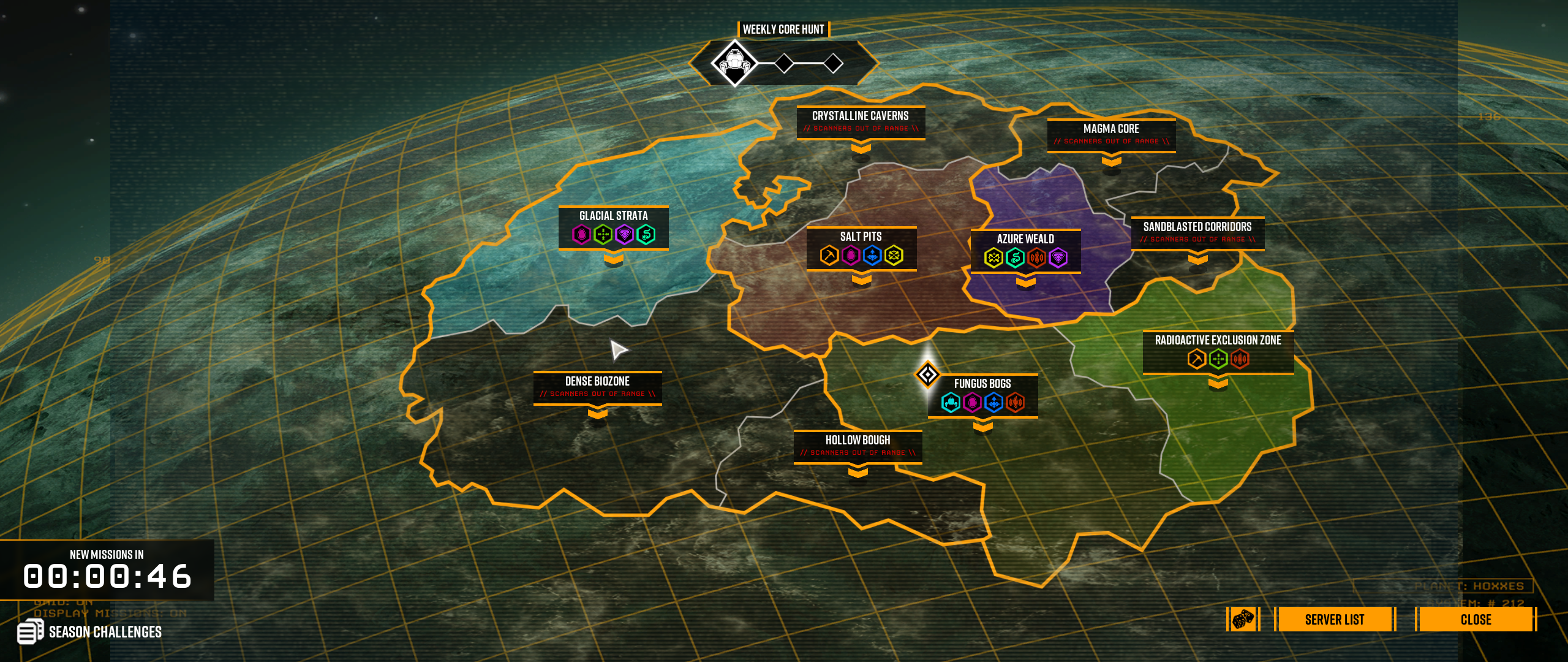Viewport: 1568px width, 662px height.
Task: Choose the green mission in Radioactive Exclusion Zone
Action: 1218,359
